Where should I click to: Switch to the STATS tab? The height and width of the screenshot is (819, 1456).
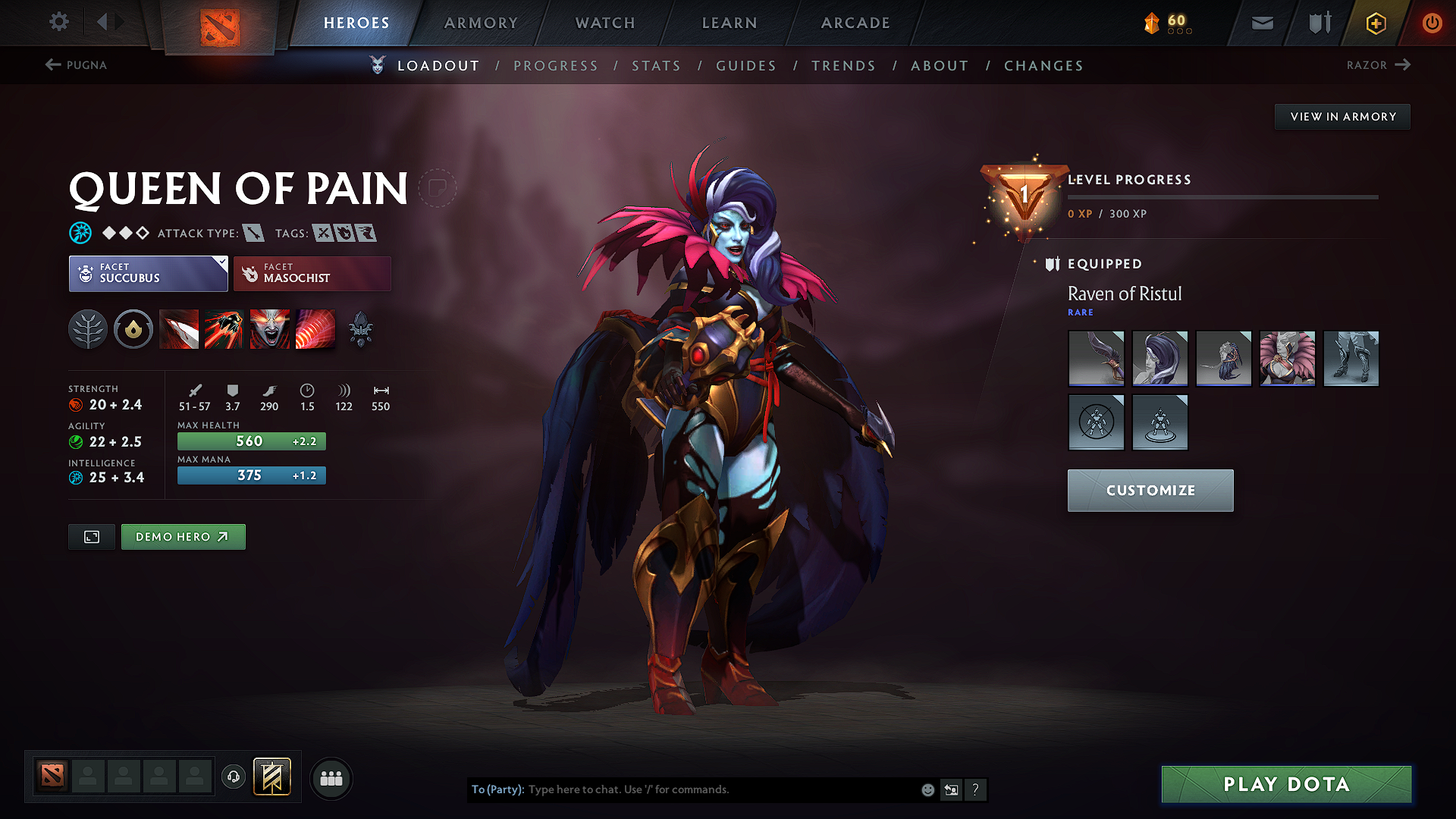[656, 65]
